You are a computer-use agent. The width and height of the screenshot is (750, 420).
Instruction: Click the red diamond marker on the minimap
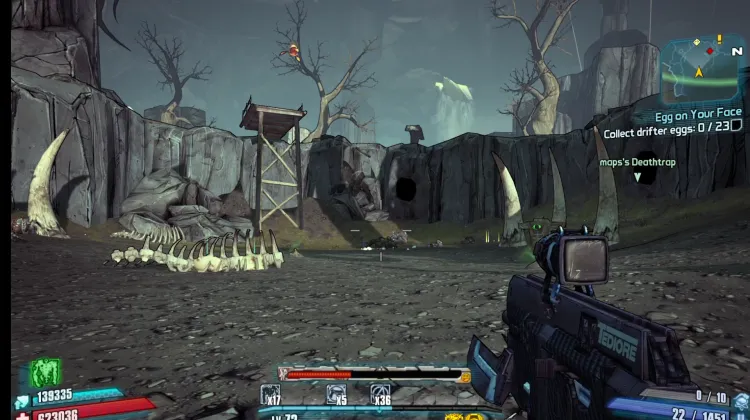711,50
